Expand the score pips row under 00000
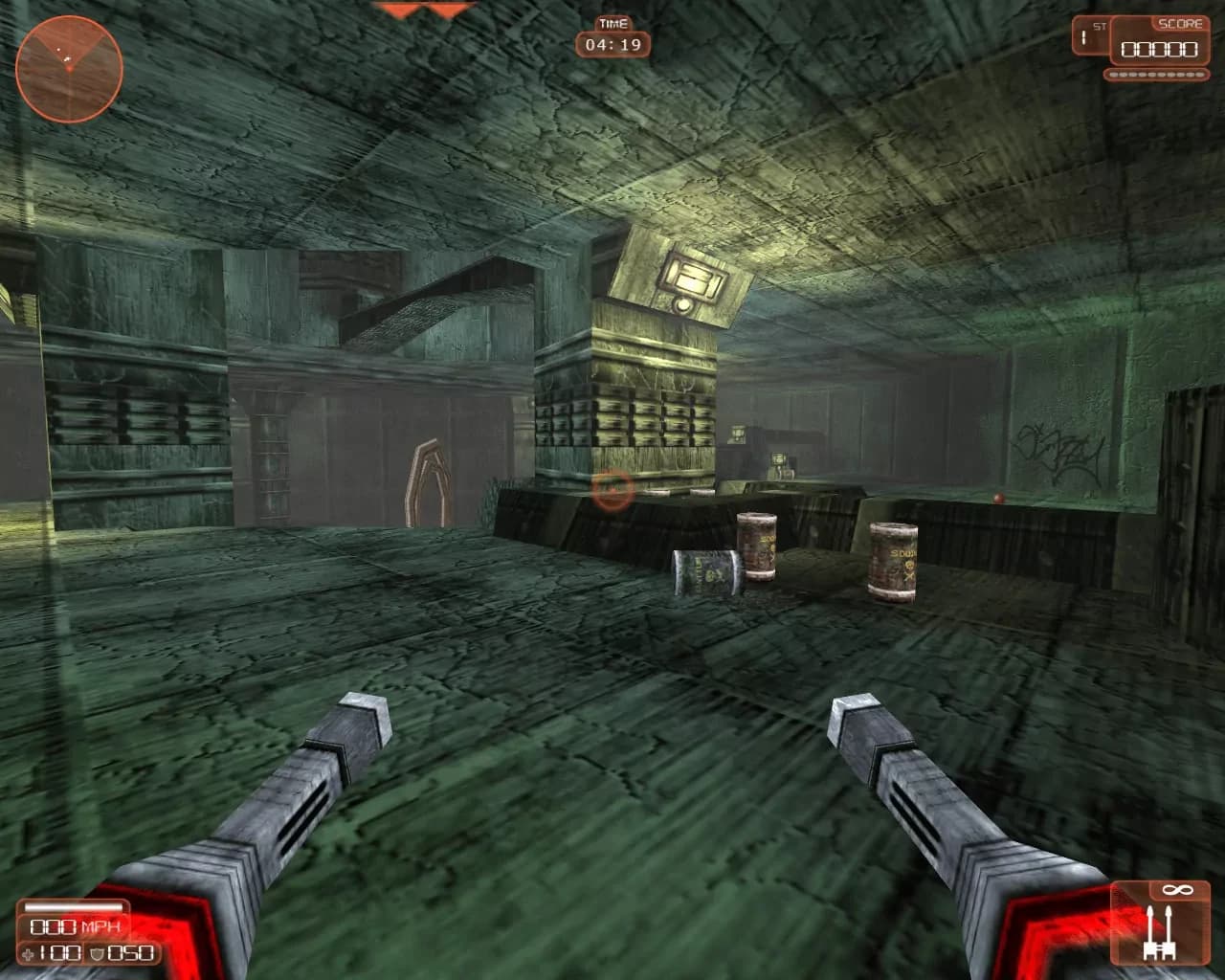Image resolution: width=1225 pixels, height=980 pixels. pos(1157,74)
